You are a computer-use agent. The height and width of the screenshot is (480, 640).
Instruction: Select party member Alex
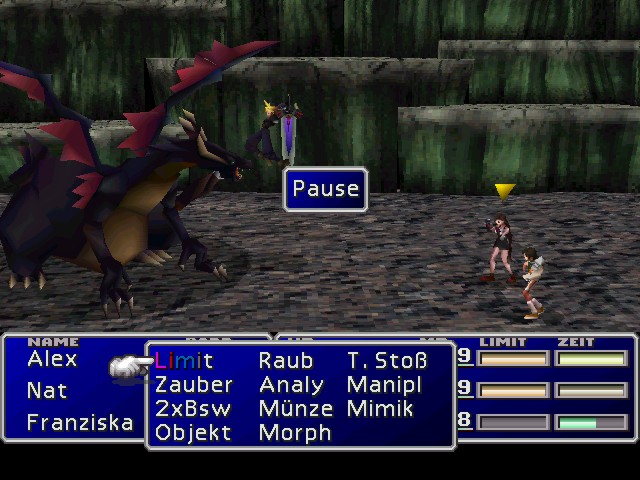pos(52,359)
